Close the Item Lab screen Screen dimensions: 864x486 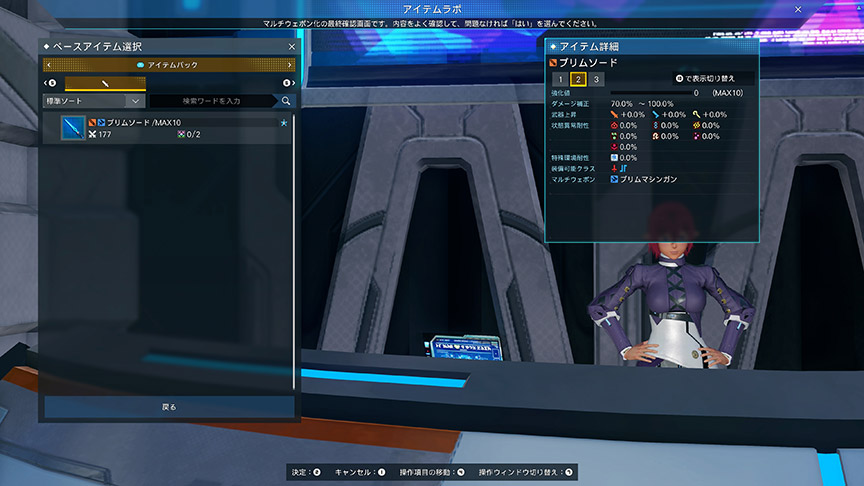pos(798,9)
